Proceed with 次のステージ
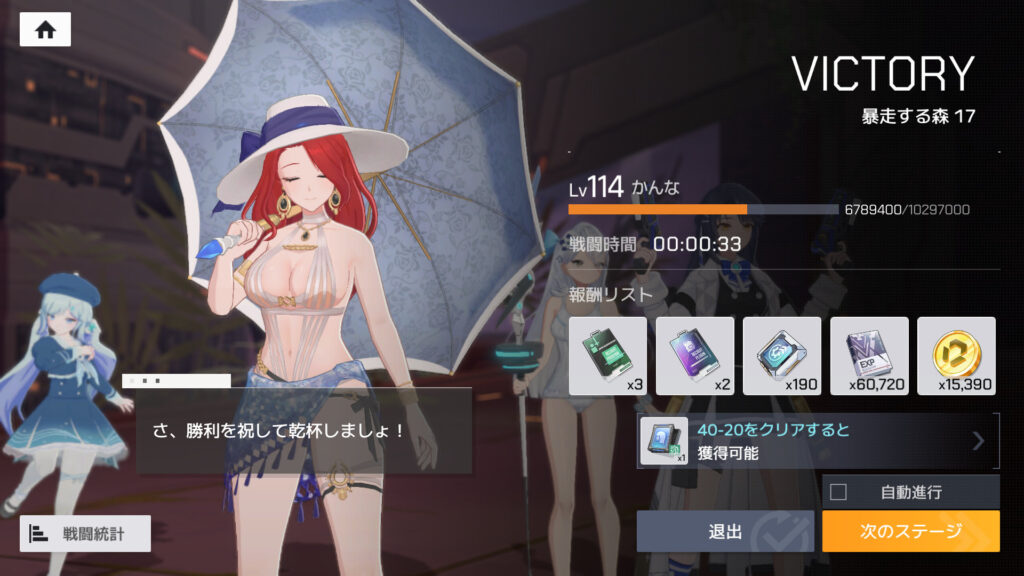The width and height of the screenshot is (1024, 576). (x=910, y=531)
